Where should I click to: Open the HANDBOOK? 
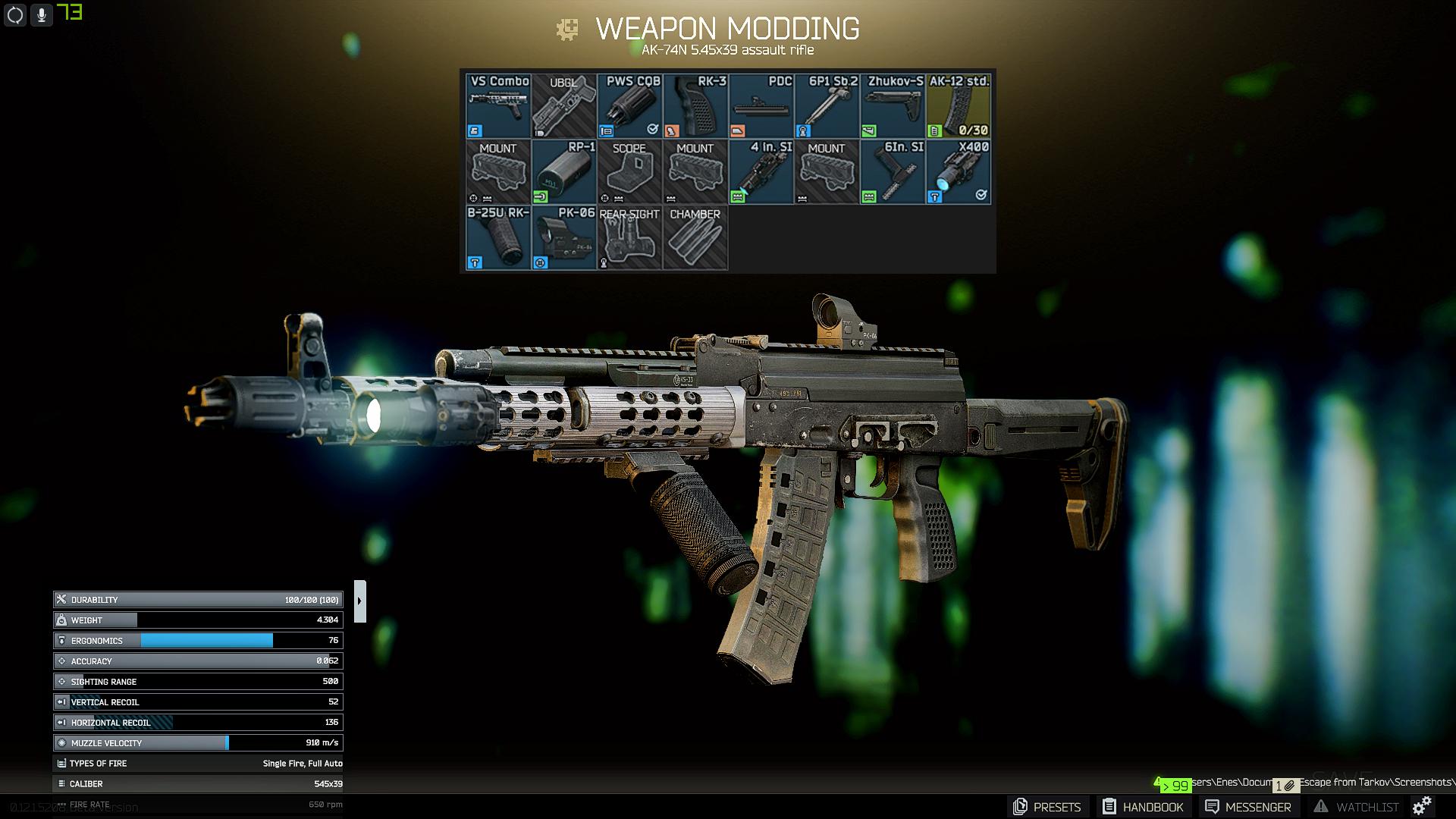click(1143, 807)
